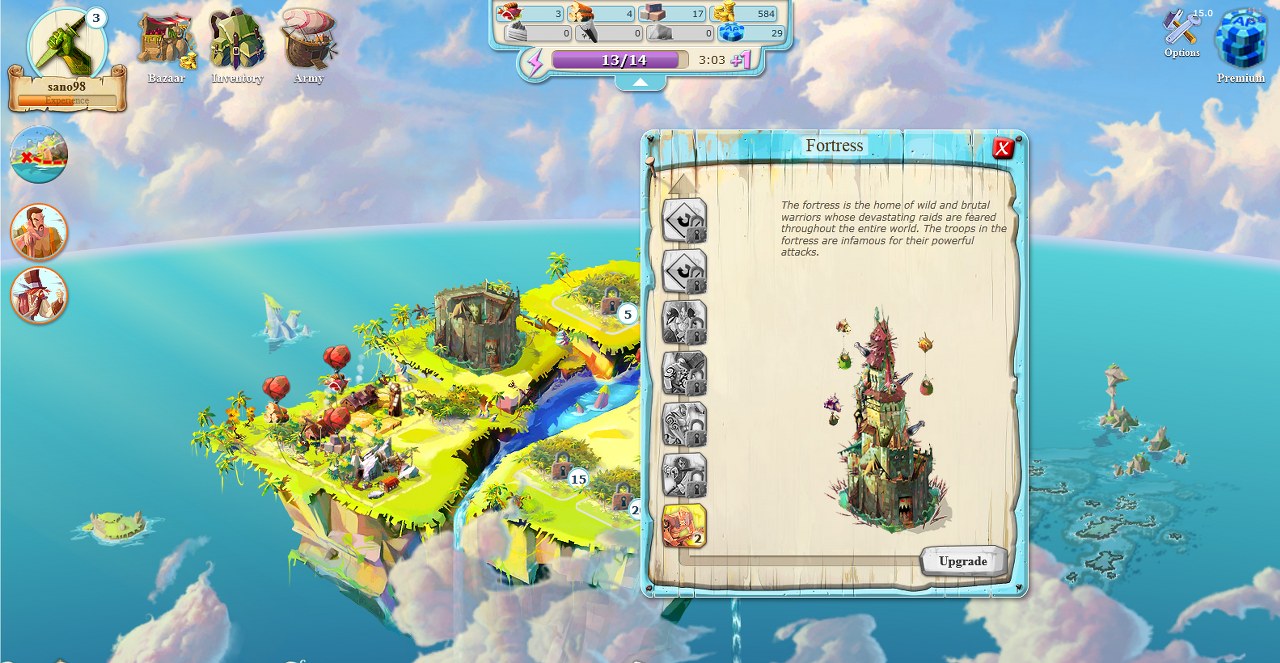Open the Army airship menu
The width and height of the screenshot is (1280, 663).
[x=308, y=44]
